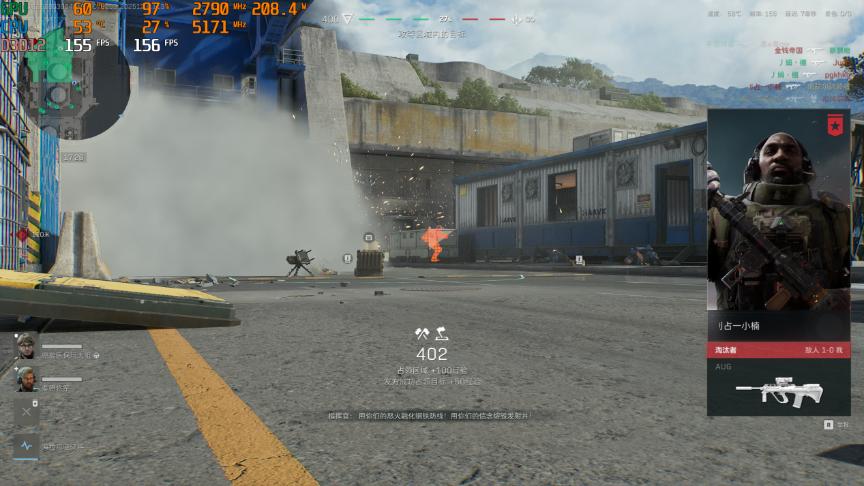Viewport: 864px width, 486px height.
Task: Select the glasses-wearing squadmate portrait
Action: 26,346
